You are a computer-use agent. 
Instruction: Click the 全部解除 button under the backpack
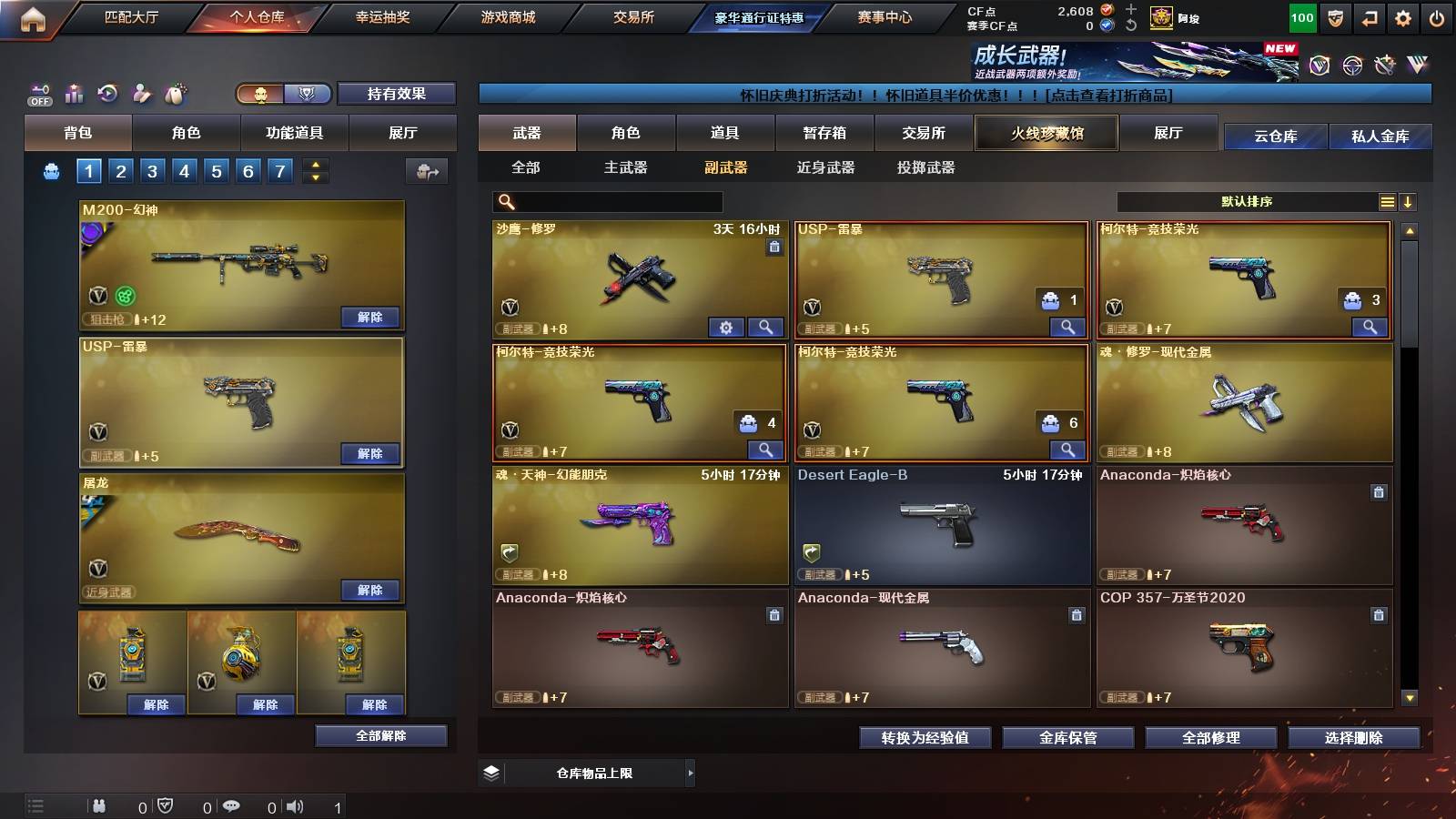click(x=379, y=735)
